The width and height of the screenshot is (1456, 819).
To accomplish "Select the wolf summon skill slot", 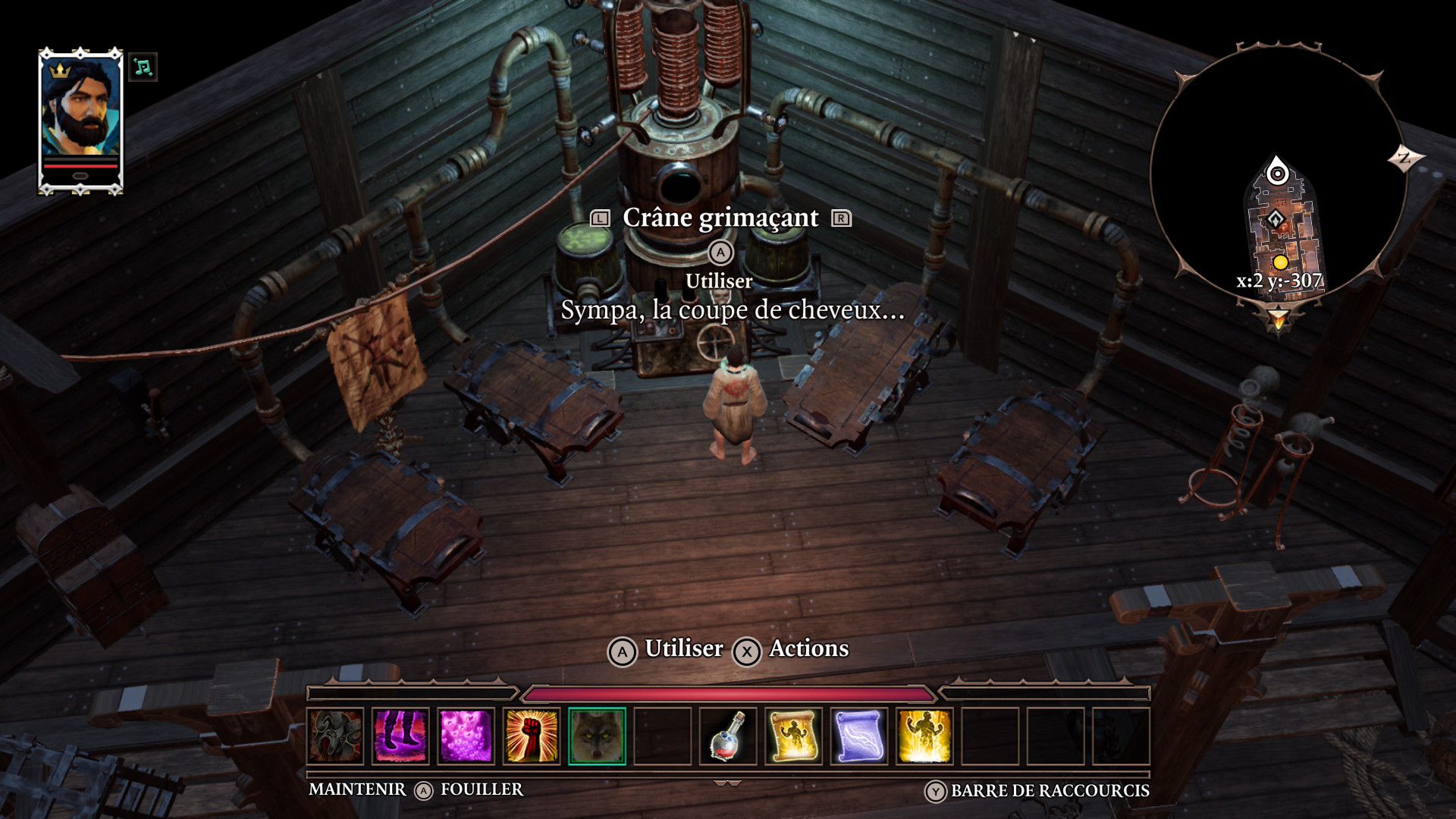I will pyautogui.click(x=597, y=736).
